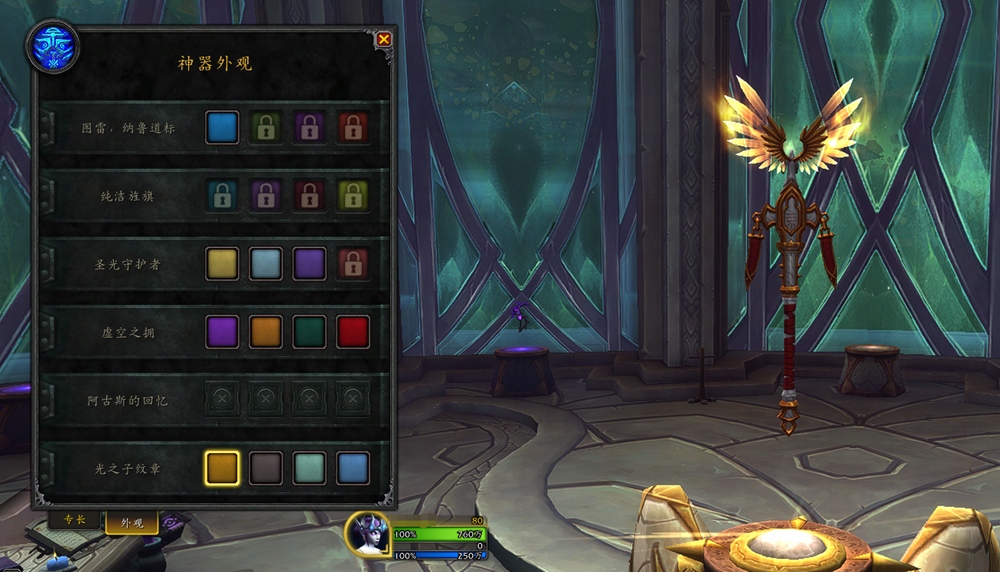Apply the purple tint for 圣光守护者
Viewport: 1000px width, 572px height.
point(309,264)
